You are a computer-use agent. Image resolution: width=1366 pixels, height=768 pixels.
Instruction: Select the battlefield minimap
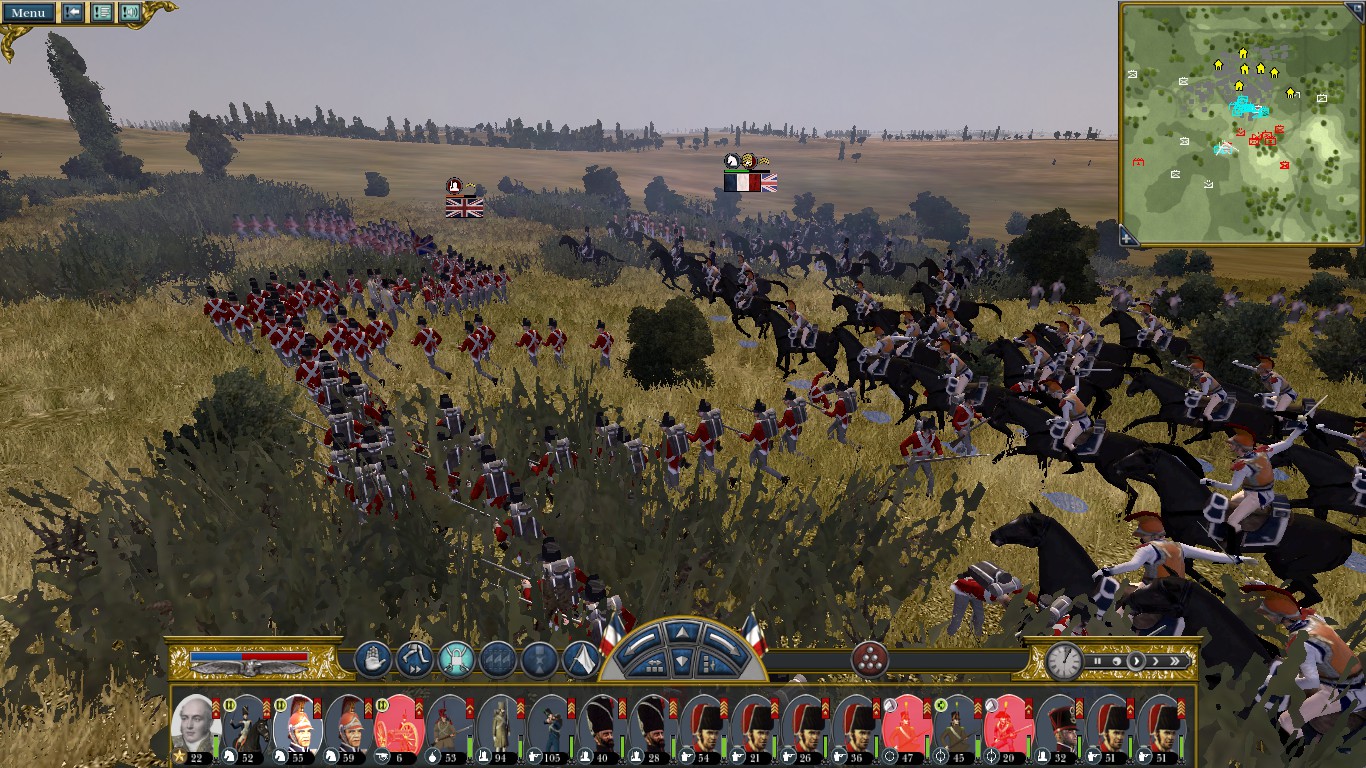point(1241,122)
